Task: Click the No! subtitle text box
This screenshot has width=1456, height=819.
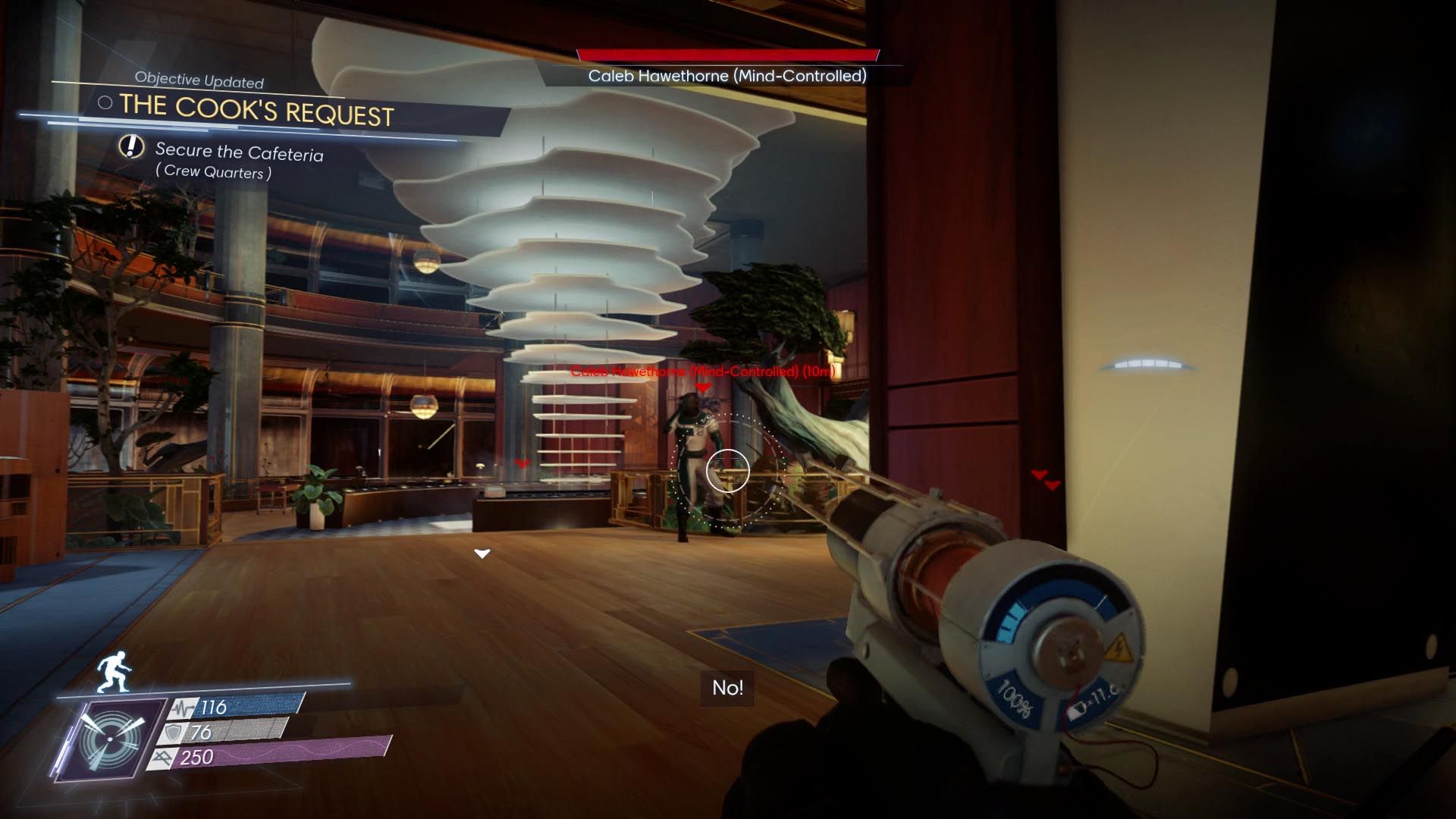Action: pos(726,689)
